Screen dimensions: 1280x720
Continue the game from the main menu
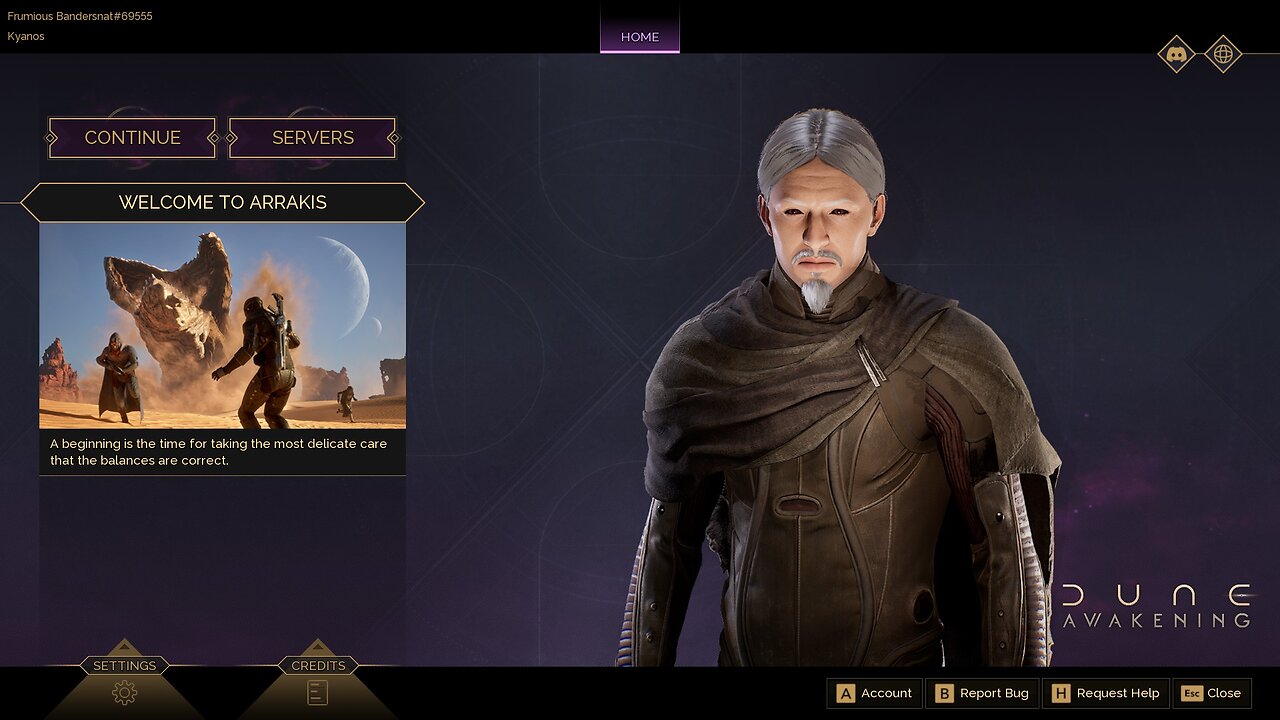pyautogui.click(x=132, y=138)
